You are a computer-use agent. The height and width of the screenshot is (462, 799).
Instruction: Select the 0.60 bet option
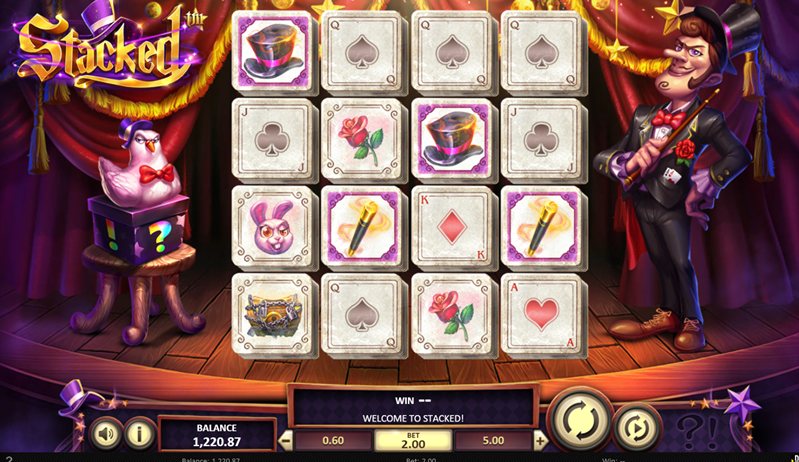click(x=333, y=440)
